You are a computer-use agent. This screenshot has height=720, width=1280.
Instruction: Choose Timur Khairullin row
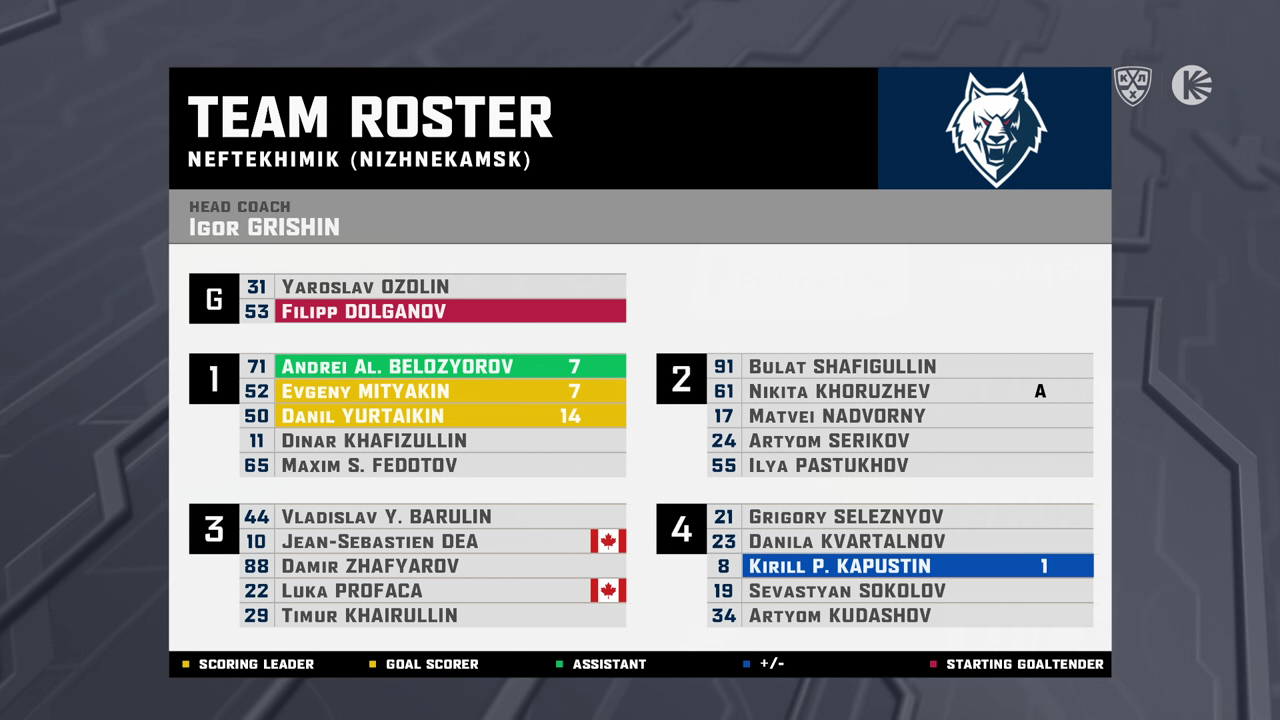tap(432, 616)
